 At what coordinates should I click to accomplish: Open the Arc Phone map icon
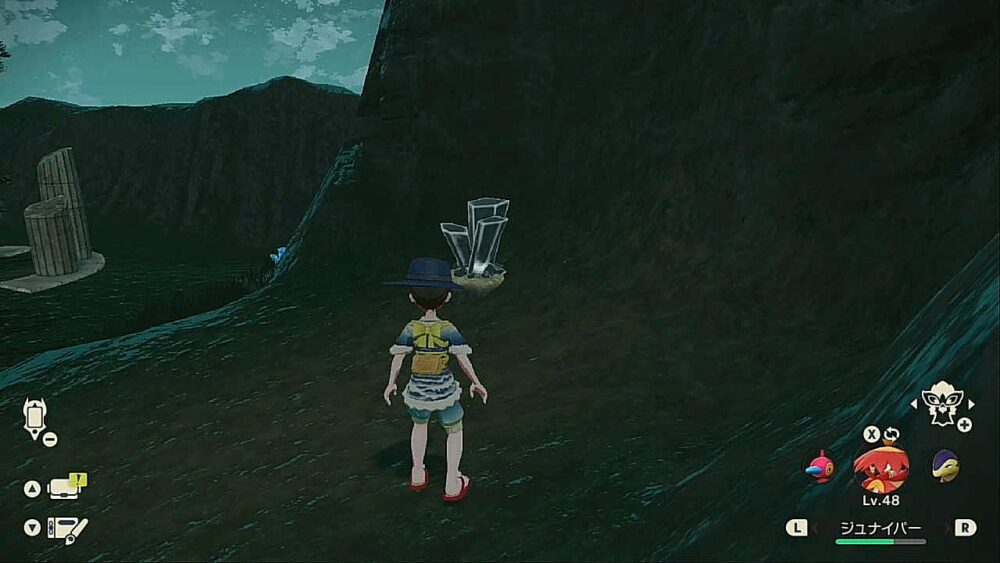[36, 416]
